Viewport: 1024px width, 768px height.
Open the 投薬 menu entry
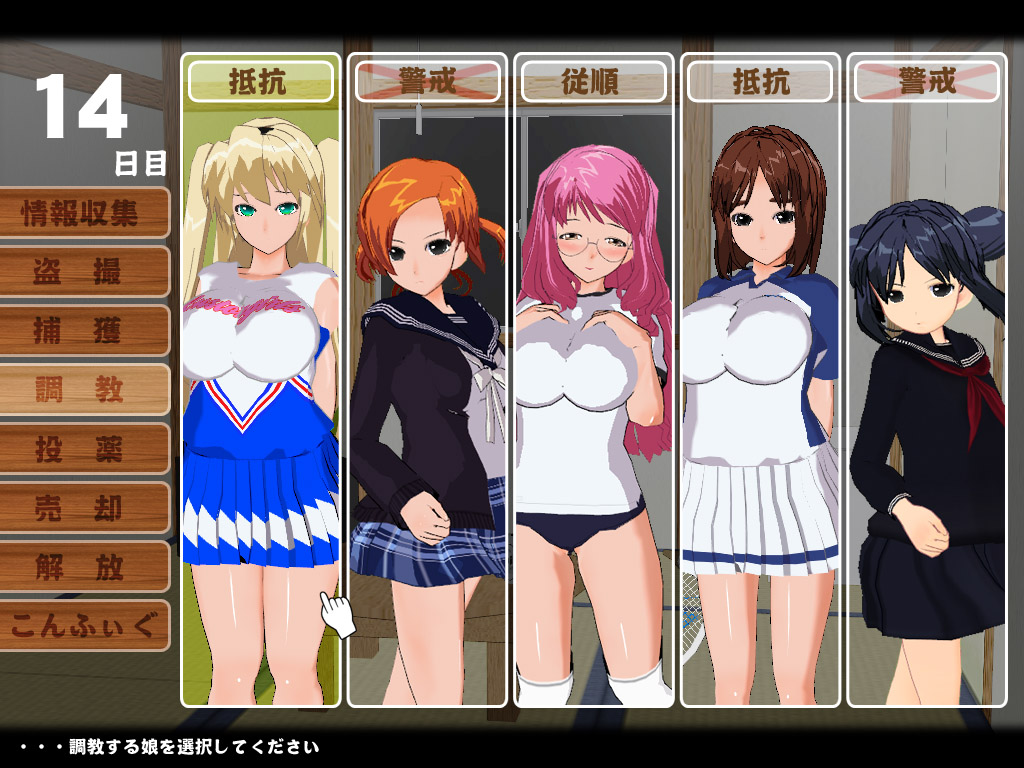[82, 449]
